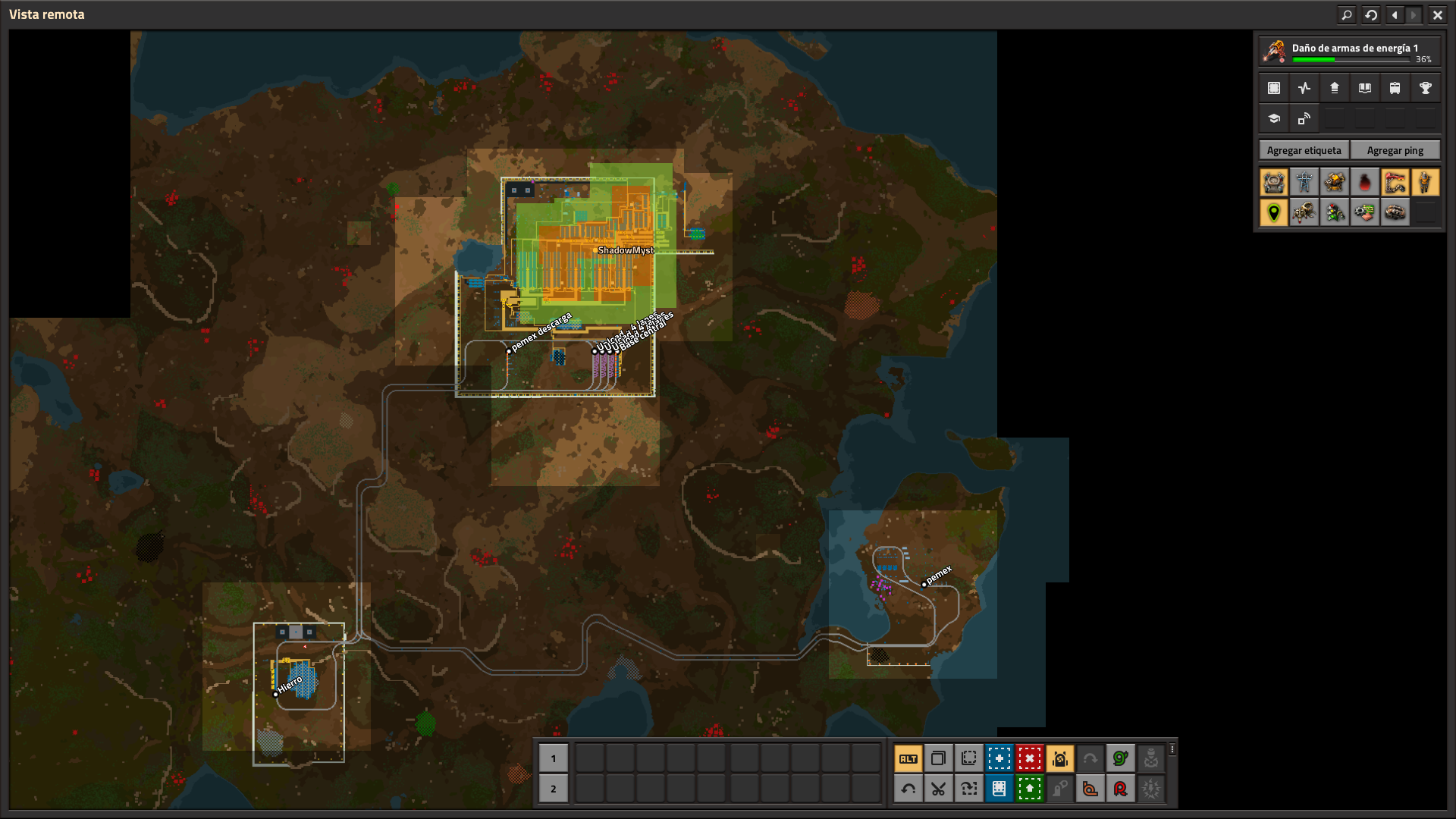
Task: Expand extra shortcuts via the three-dot menu
Action: 1172,750
